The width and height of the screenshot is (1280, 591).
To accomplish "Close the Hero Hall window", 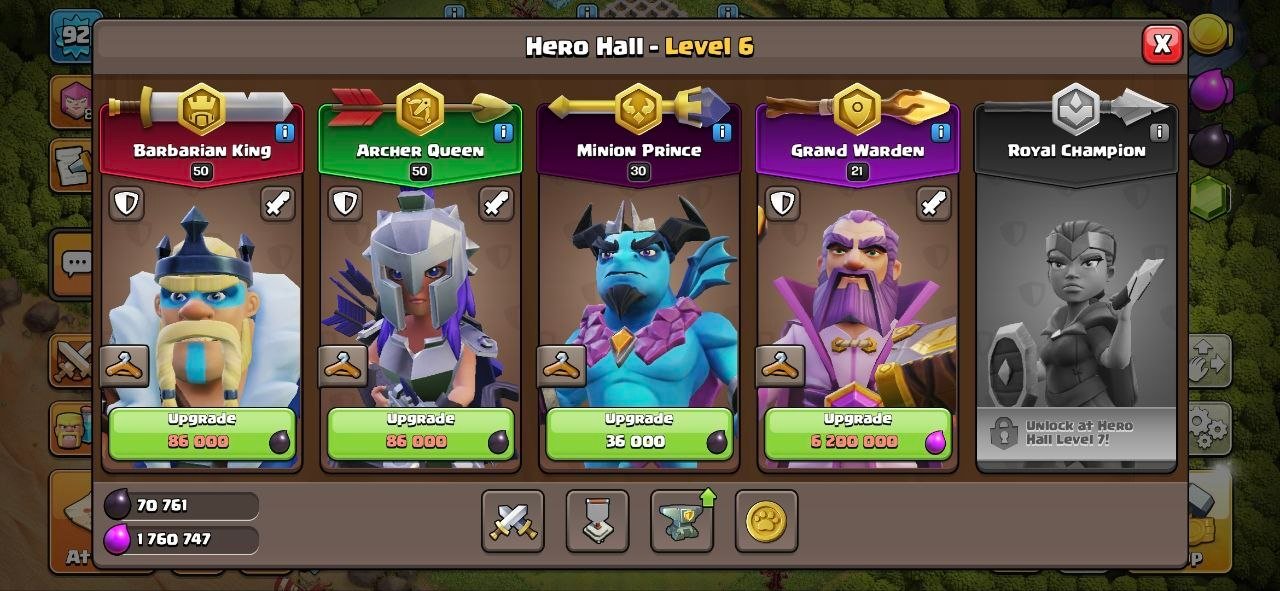I will tap(1162, 44).
